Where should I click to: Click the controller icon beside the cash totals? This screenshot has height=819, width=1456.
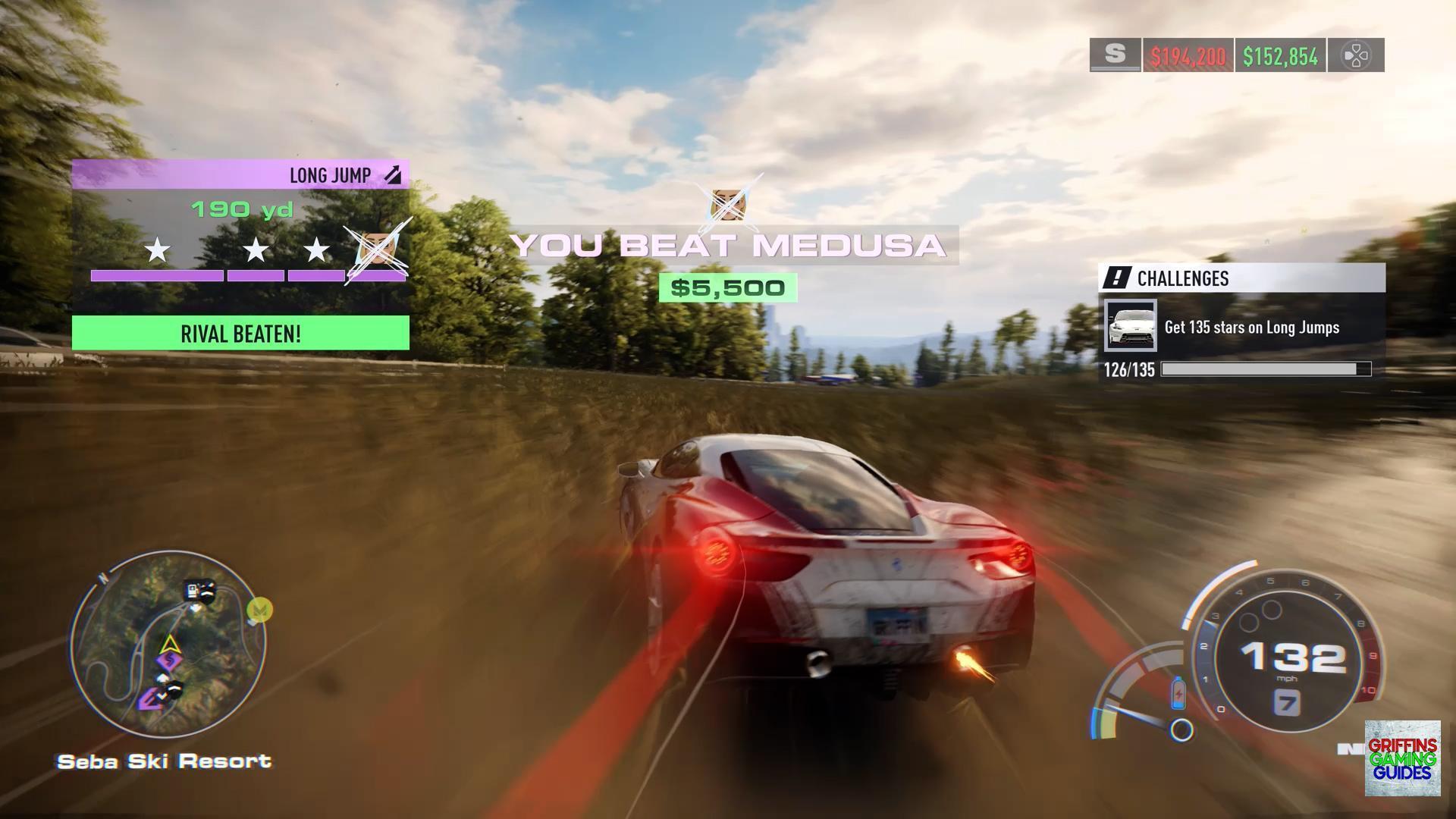coord(1355,55)
